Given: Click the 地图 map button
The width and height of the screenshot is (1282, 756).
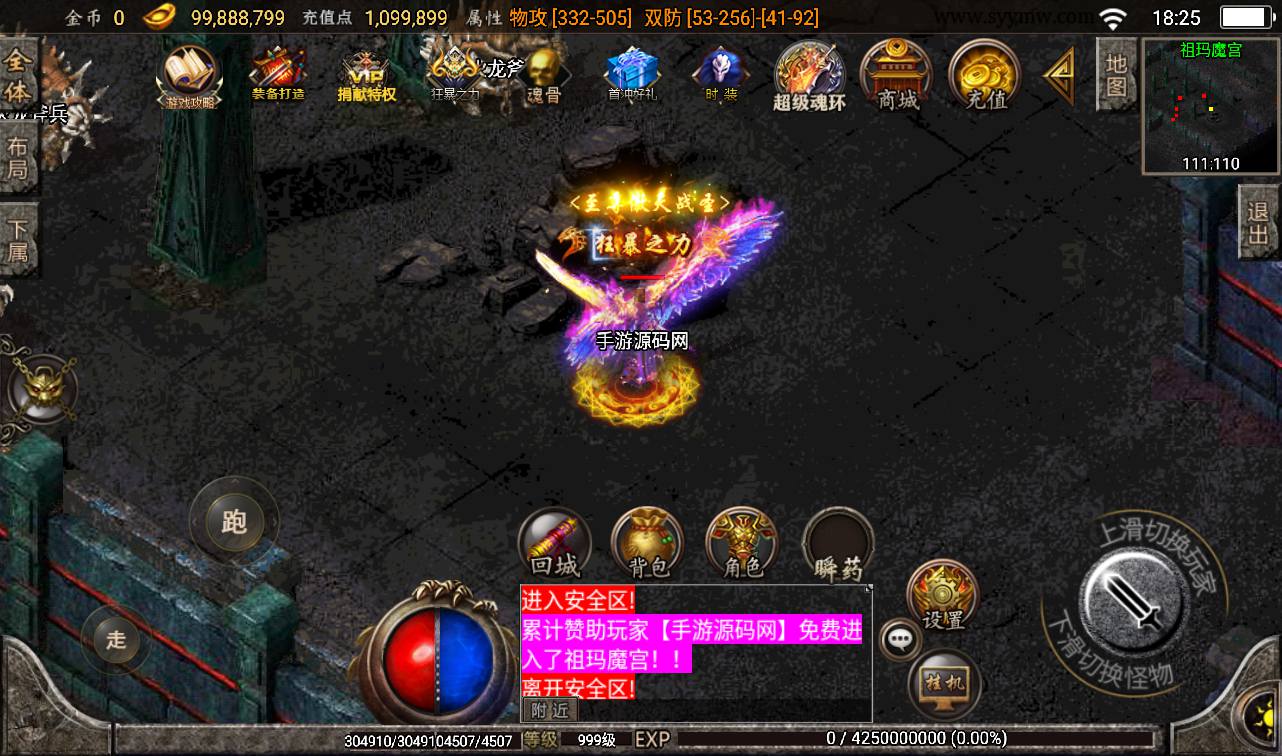Looking at the screenshot, I should coord(1116,75).
